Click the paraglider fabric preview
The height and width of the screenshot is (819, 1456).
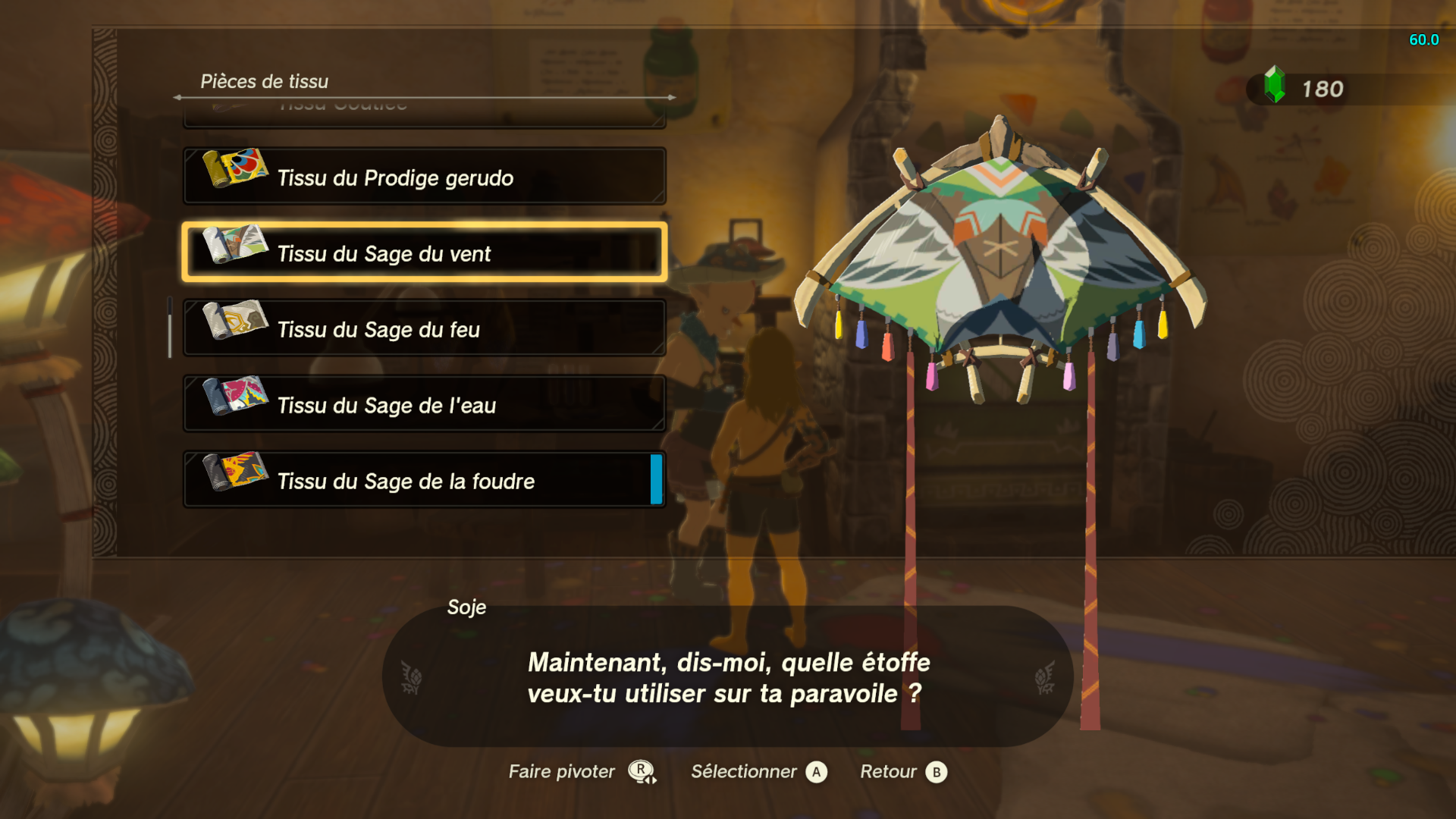[999, 258]
